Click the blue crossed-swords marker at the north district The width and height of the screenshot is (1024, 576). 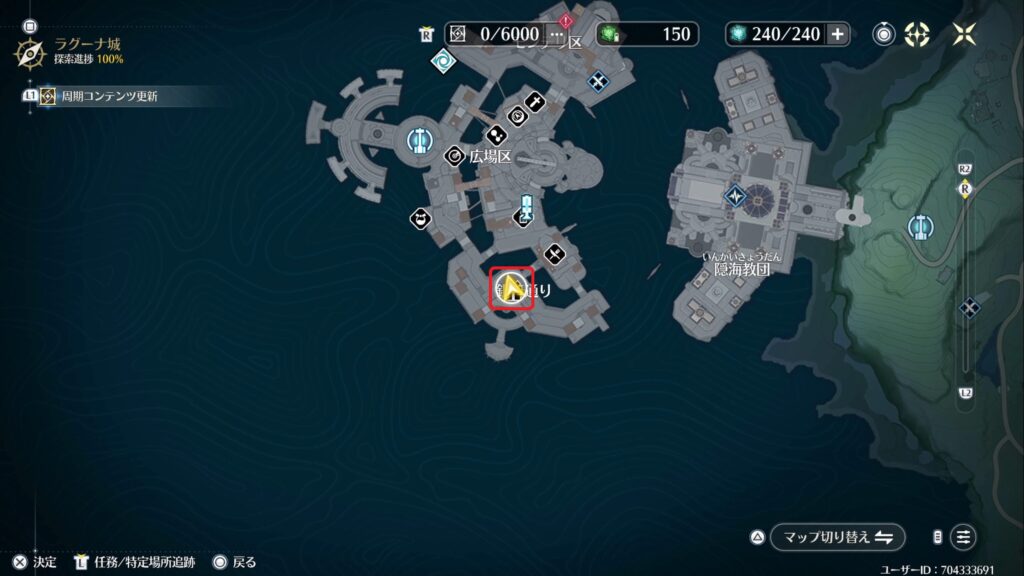click(598, 81)
